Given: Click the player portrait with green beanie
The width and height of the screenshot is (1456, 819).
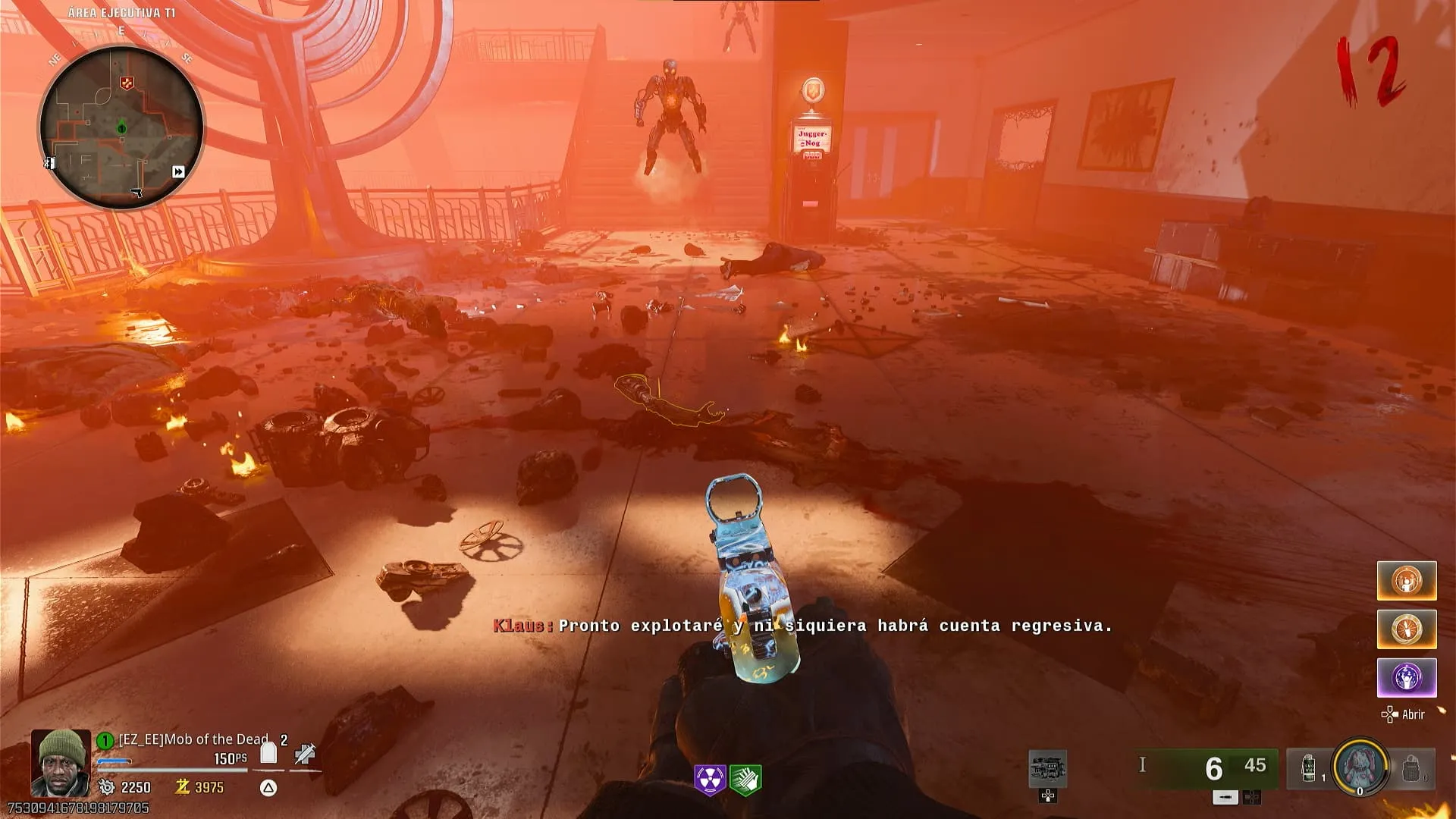Looking at the screenshot, I should pyautogui.click(x=61, y=762).
